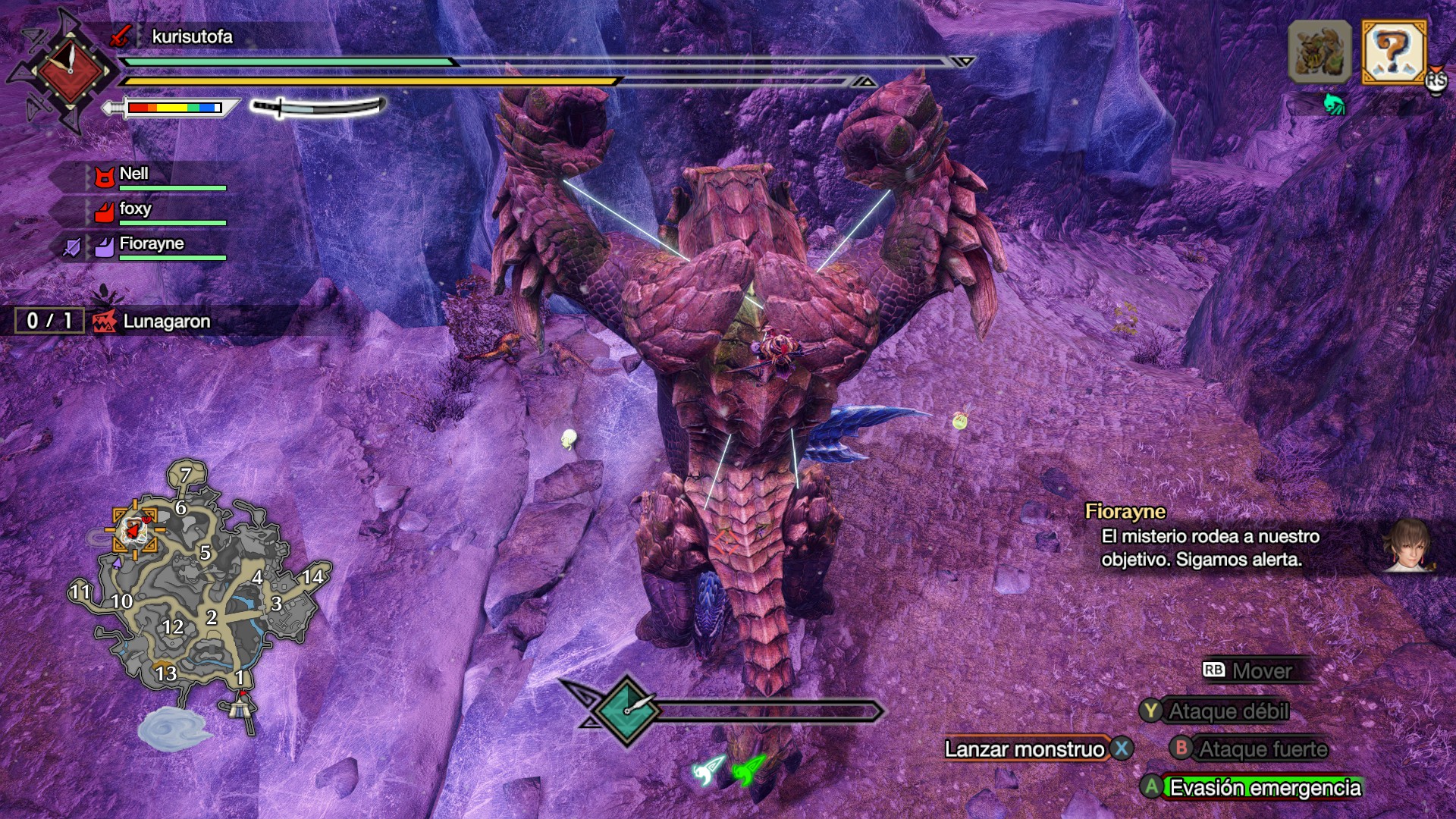Select party member foxy
This screenshot has height=819, width=1456.
click(135, 209)
